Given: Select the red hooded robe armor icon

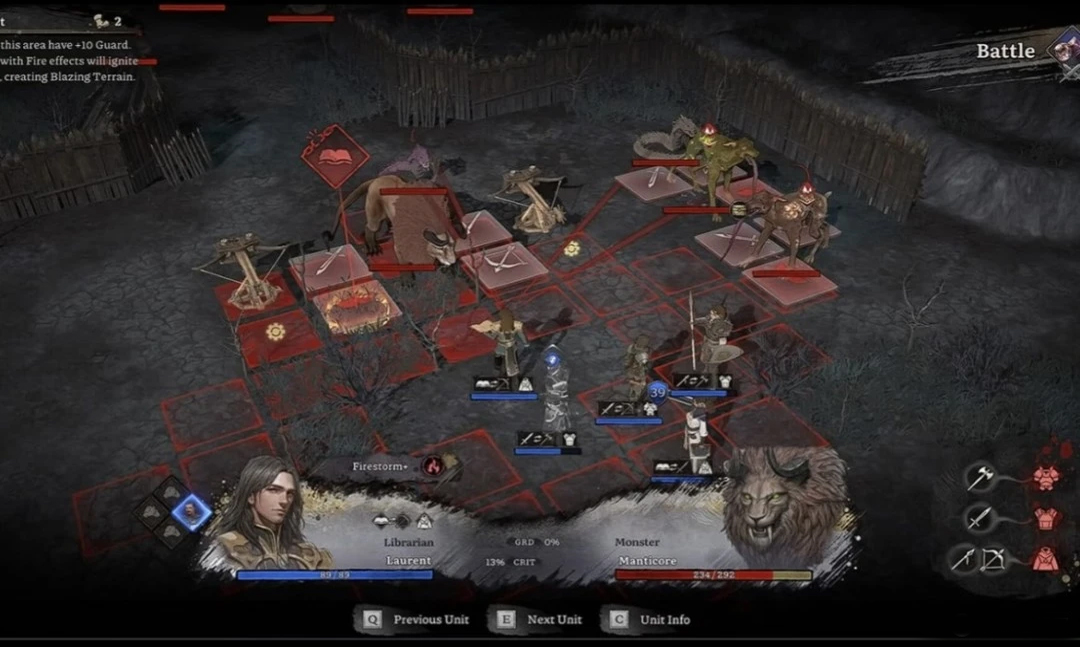Looking at the screenshot, I should pyautogui.click(x=1045, y=559).
